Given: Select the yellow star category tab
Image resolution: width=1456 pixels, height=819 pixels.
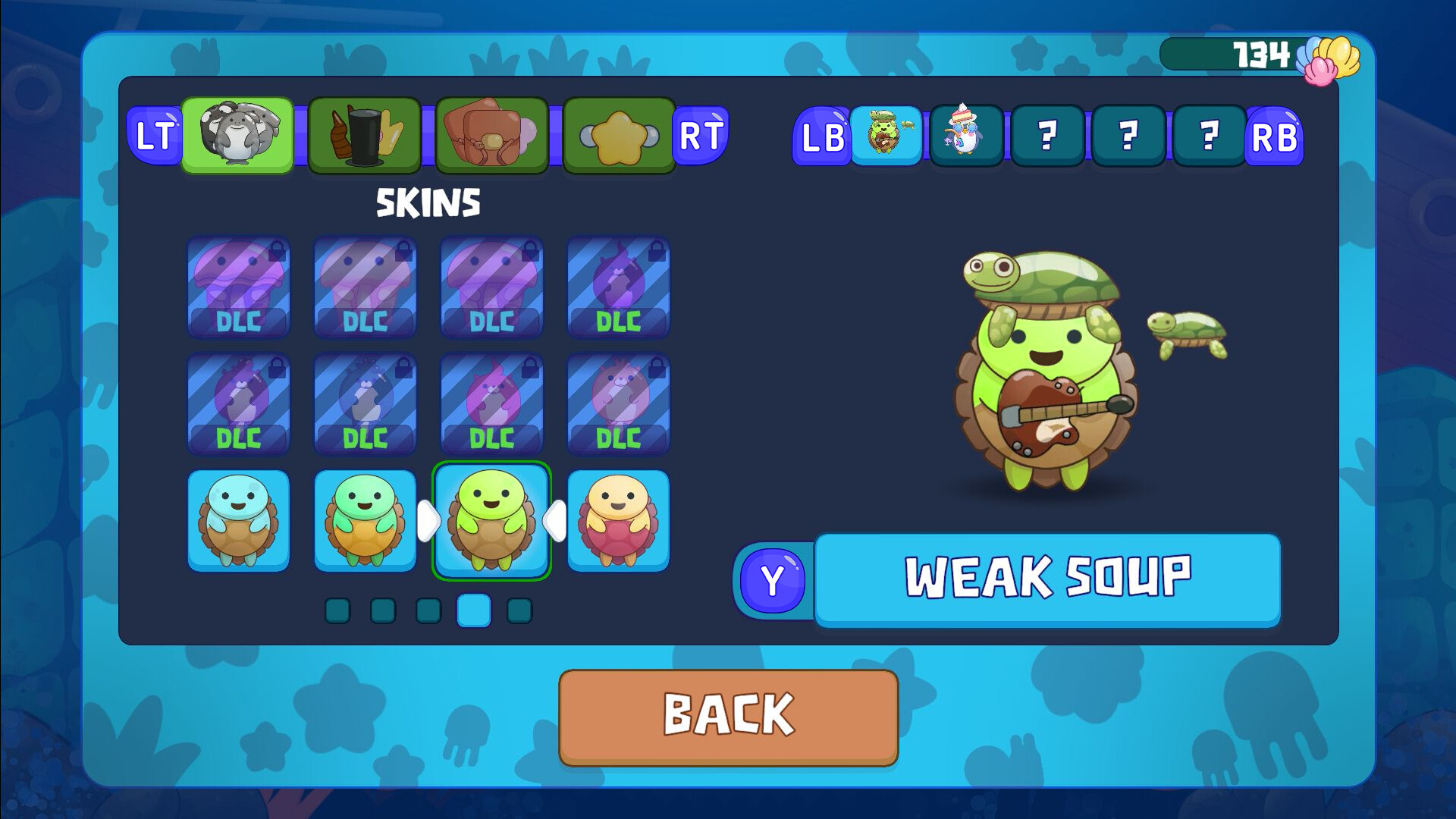Looking at the screenshot, I should point(618,135).
